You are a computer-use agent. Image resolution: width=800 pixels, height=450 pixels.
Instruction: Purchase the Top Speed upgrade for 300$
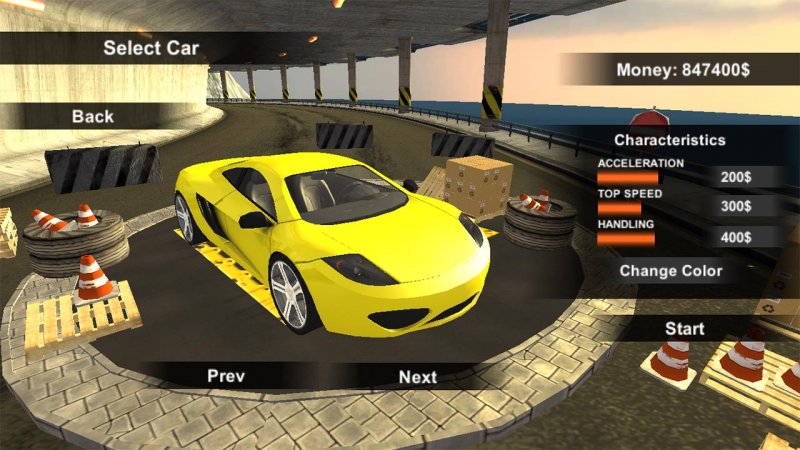pyautogui.click(x=736, y=207)
